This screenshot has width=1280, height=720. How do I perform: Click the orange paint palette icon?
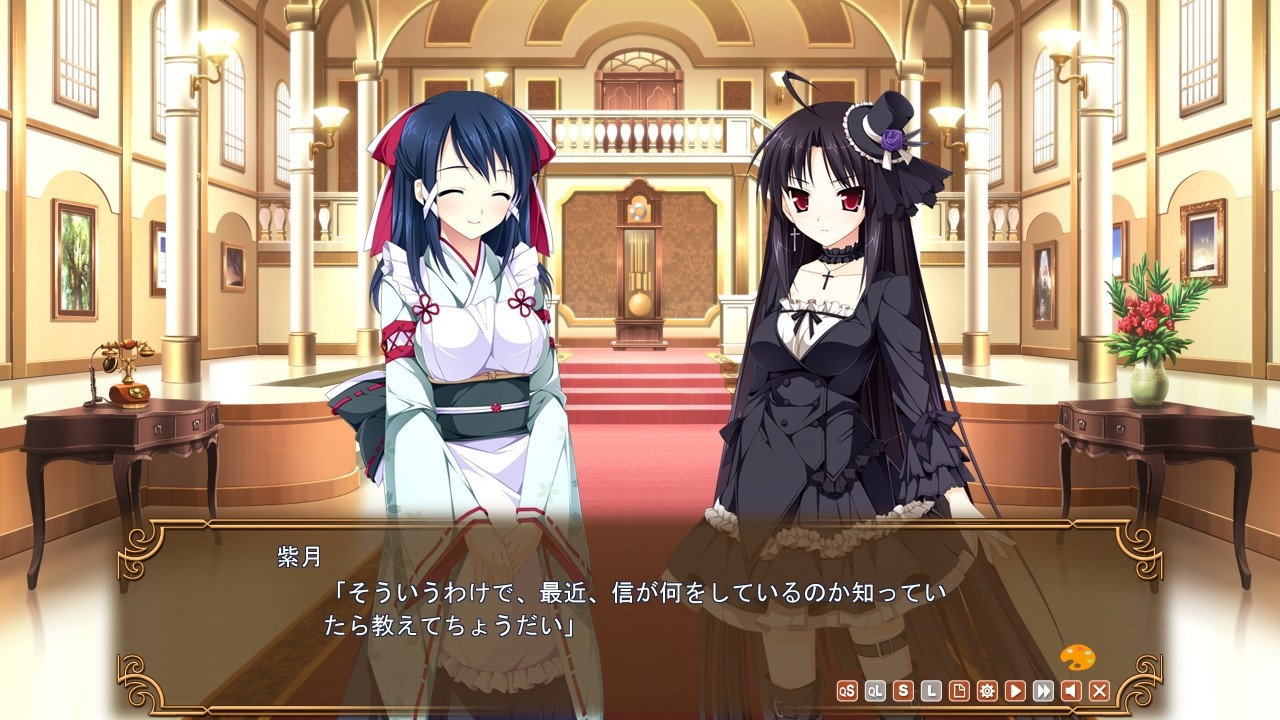pos(1077,658)
